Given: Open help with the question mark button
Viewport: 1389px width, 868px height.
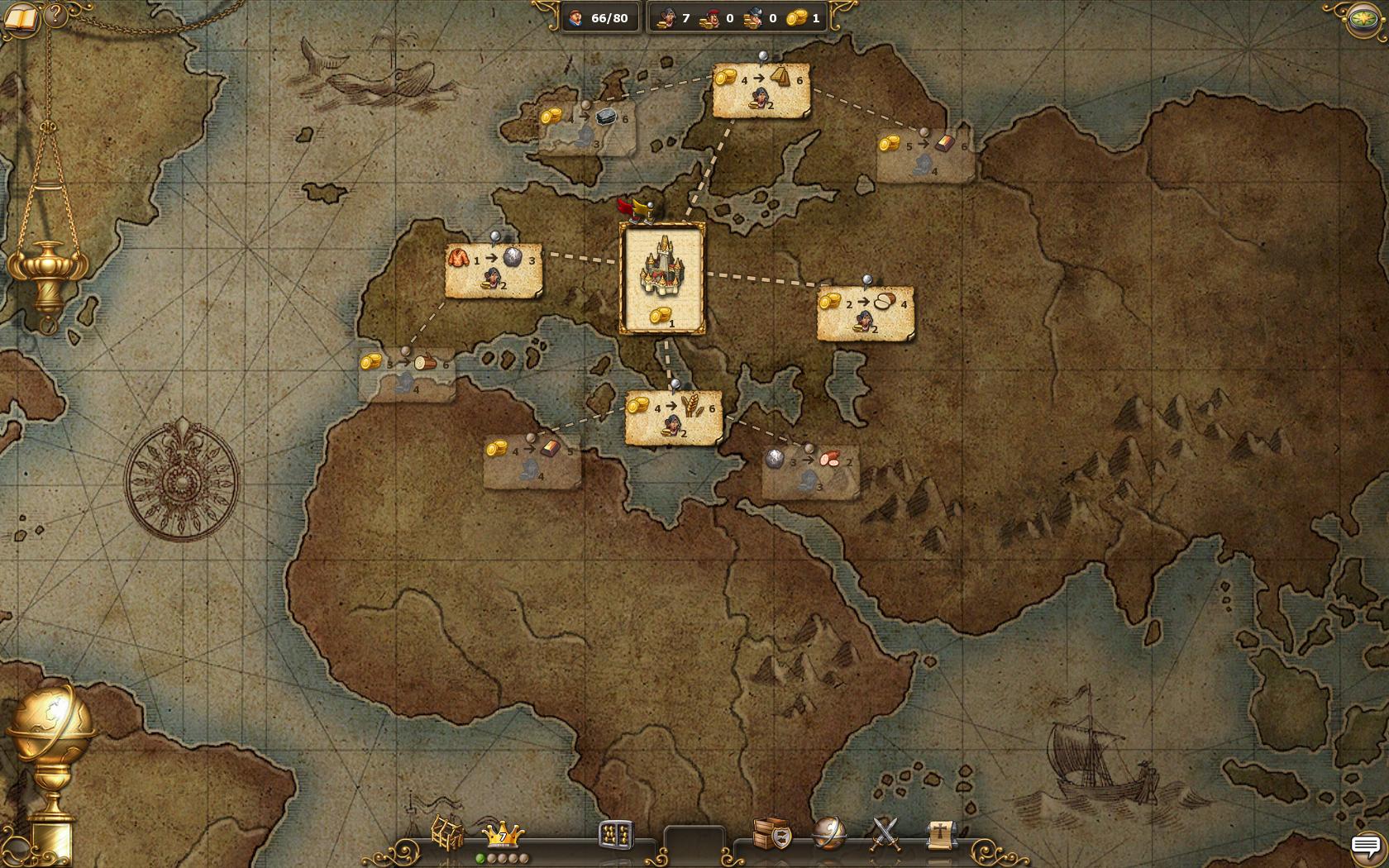Looking at the screenshot, I should [x=55, y=14].
